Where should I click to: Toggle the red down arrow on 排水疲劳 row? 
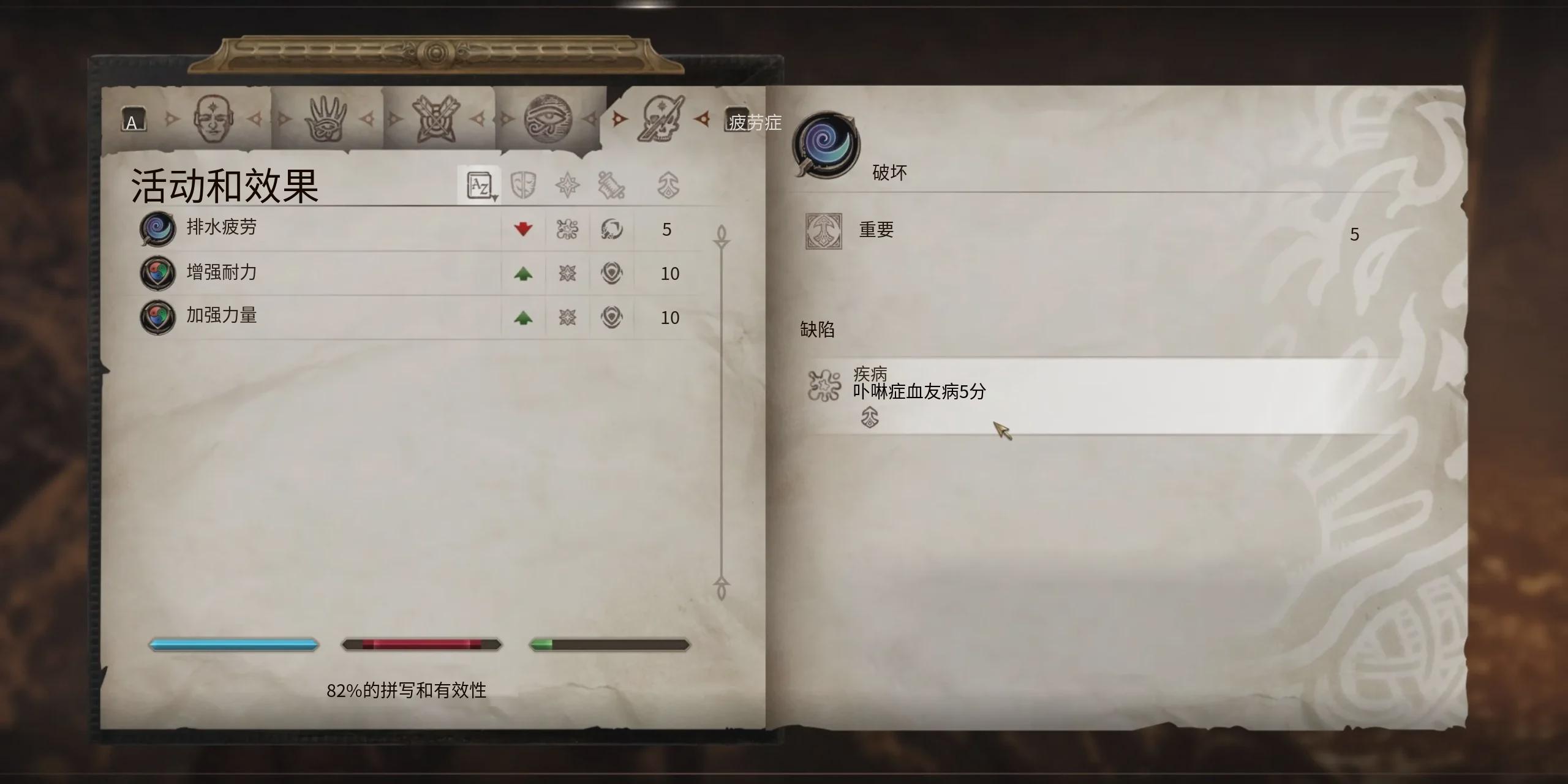(524, 229)
